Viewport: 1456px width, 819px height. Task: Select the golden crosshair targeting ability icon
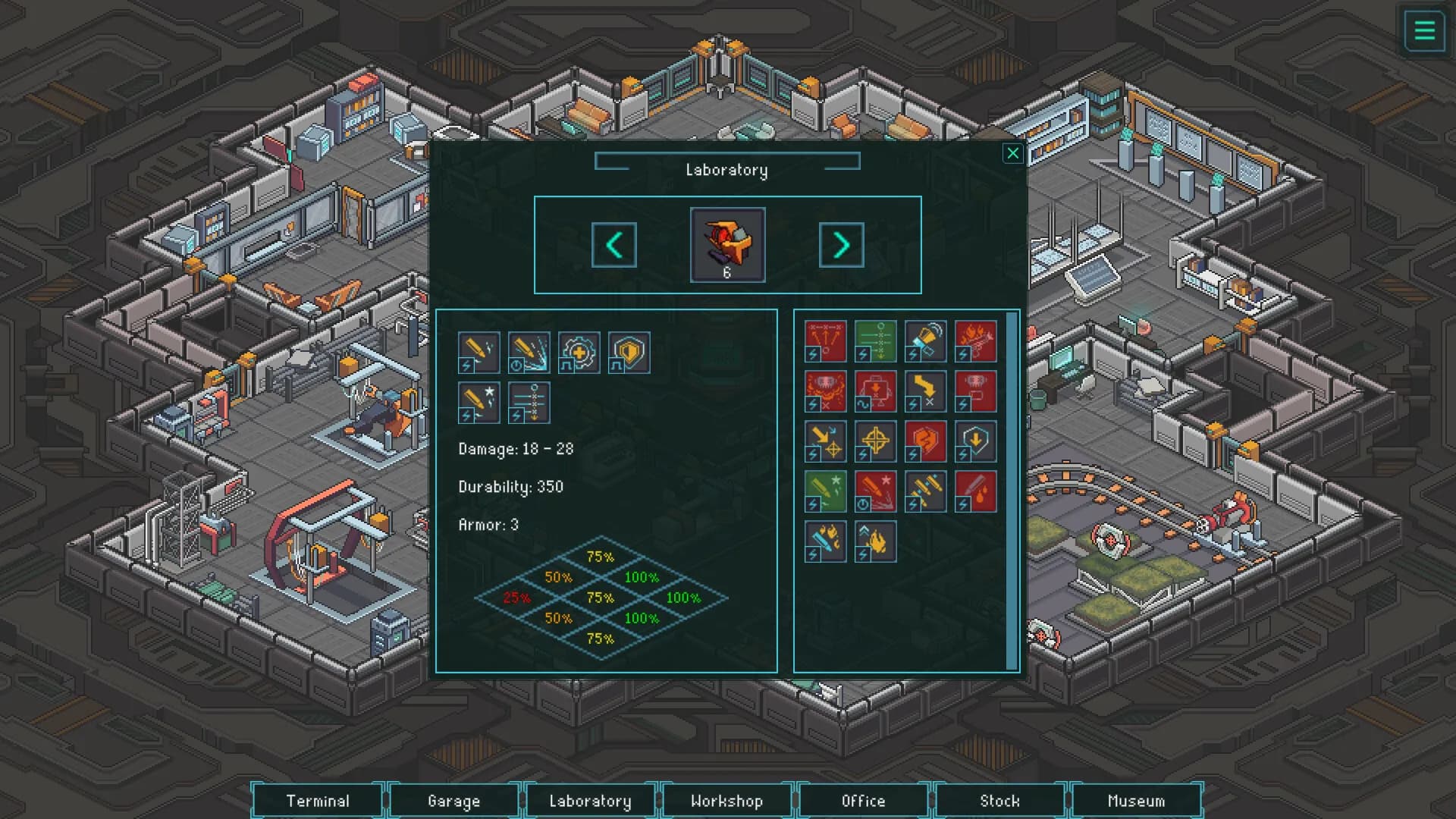pos(875,441)
